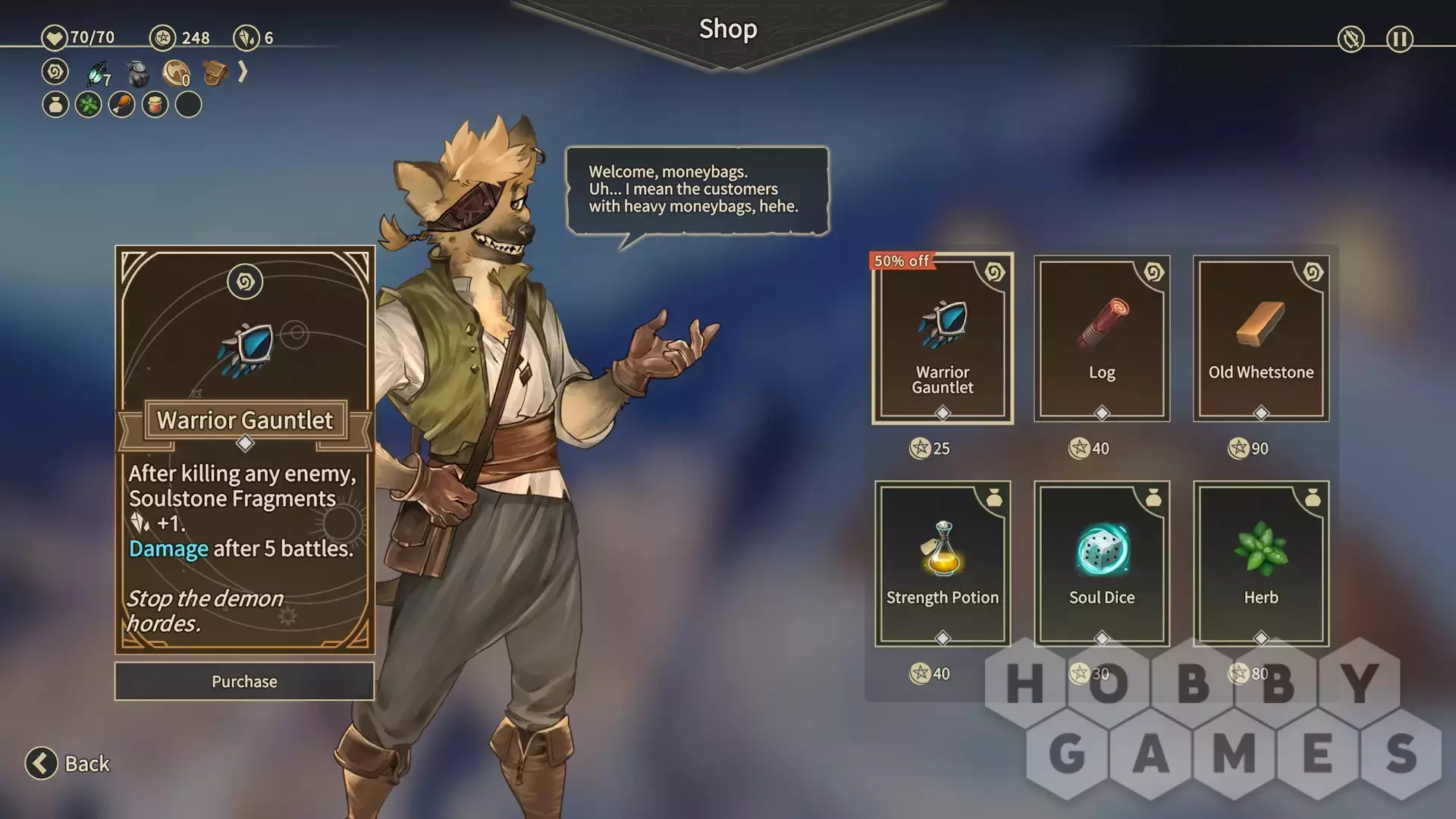
Task: Select the discounted Warrior Gauntlet shop card
Action: pos(942,339)
